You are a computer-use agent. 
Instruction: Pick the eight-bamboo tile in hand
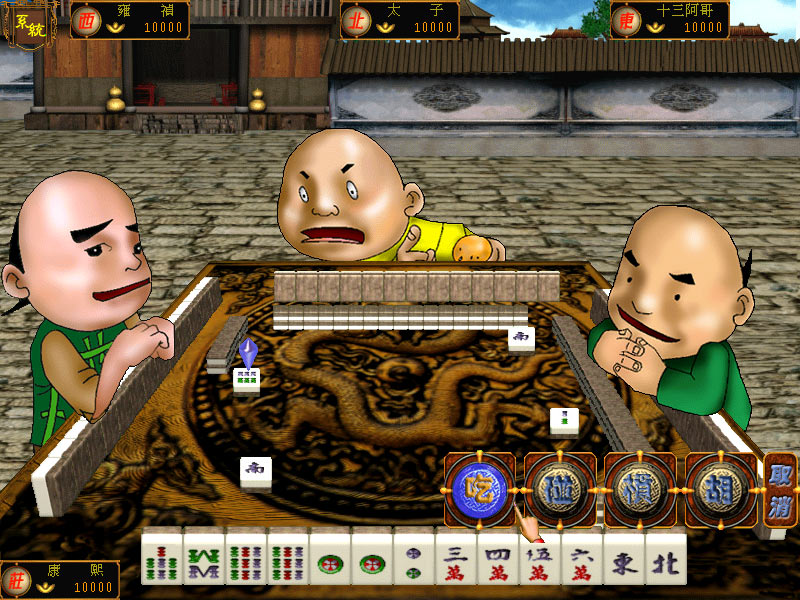(204, 557)
